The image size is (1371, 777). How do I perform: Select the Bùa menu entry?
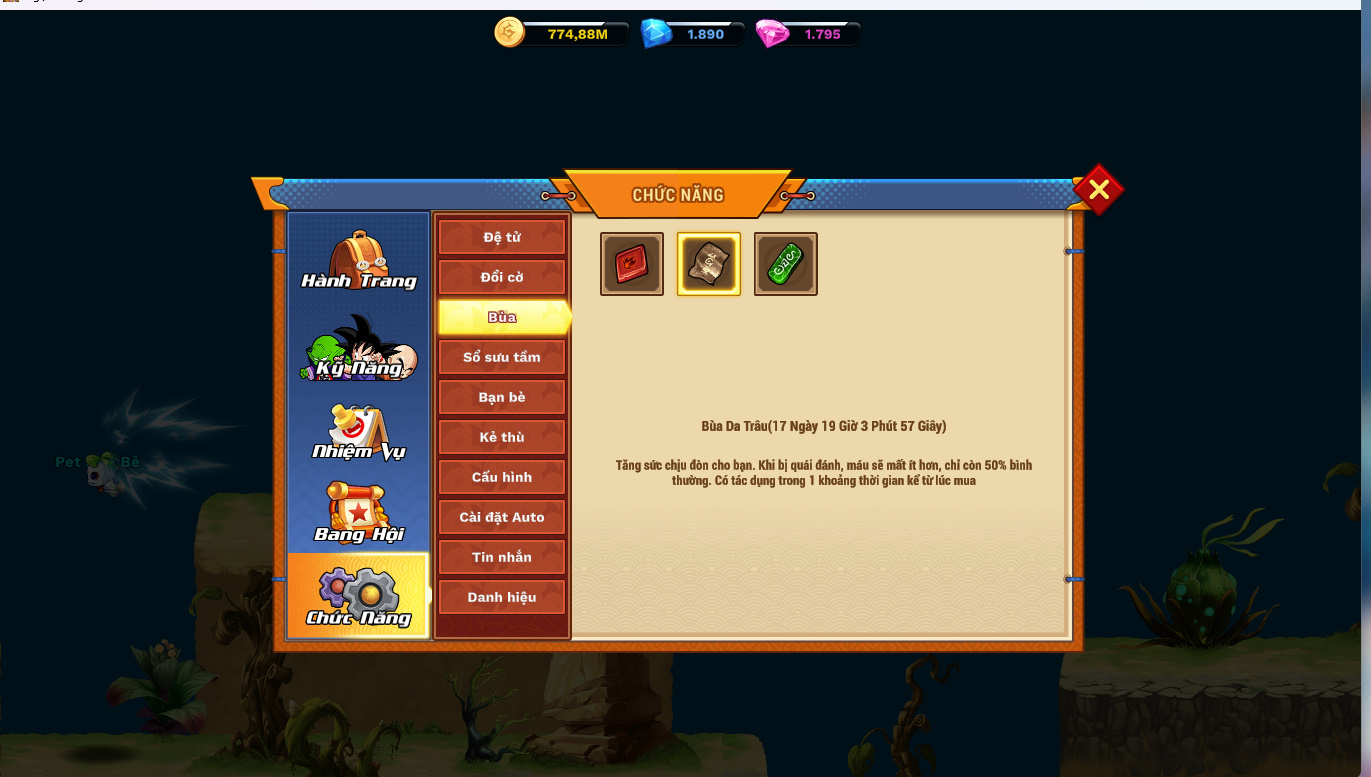502,317
